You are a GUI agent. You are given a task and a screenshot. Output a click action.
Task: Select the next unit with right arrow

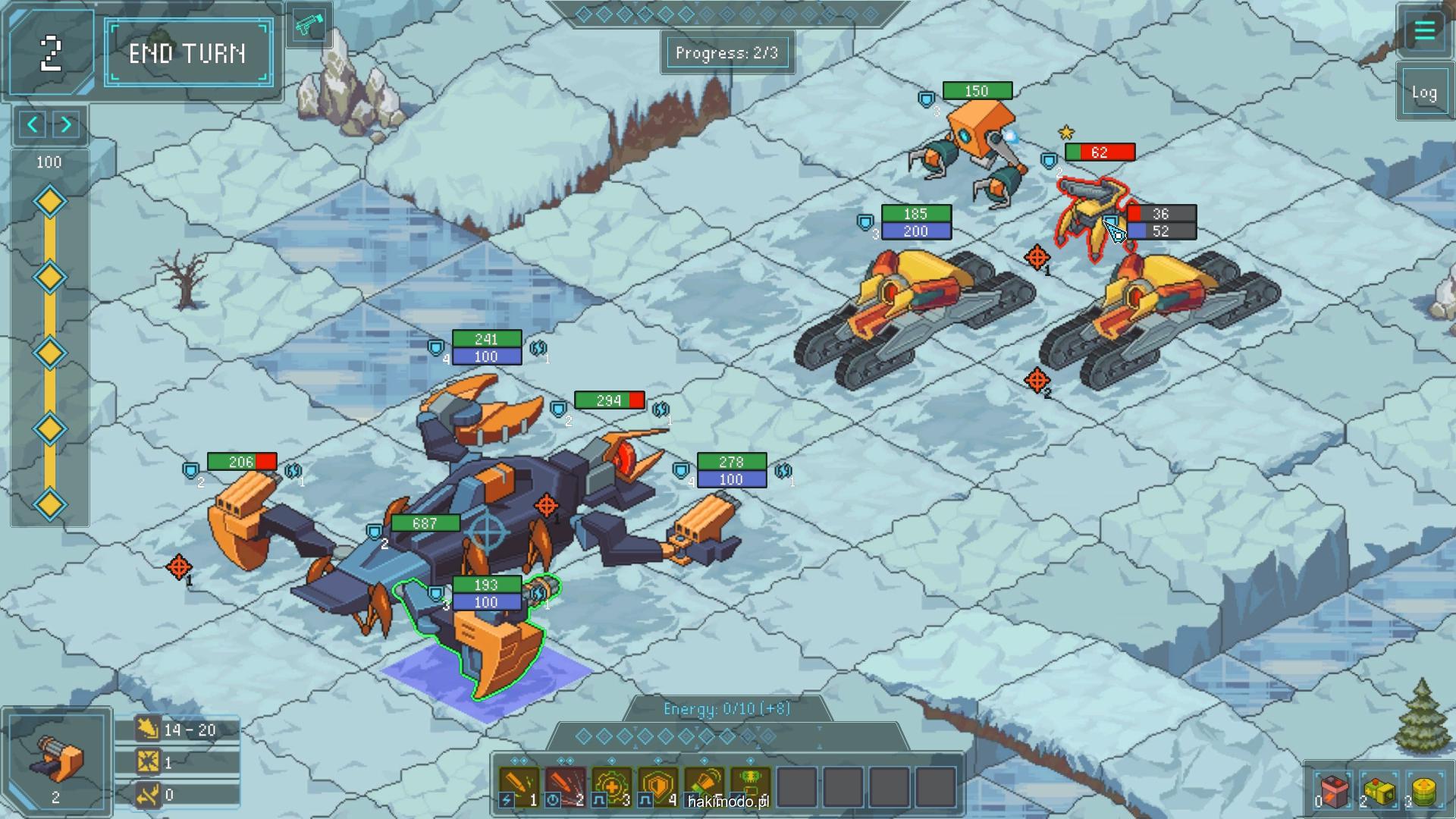pos(67,124)
